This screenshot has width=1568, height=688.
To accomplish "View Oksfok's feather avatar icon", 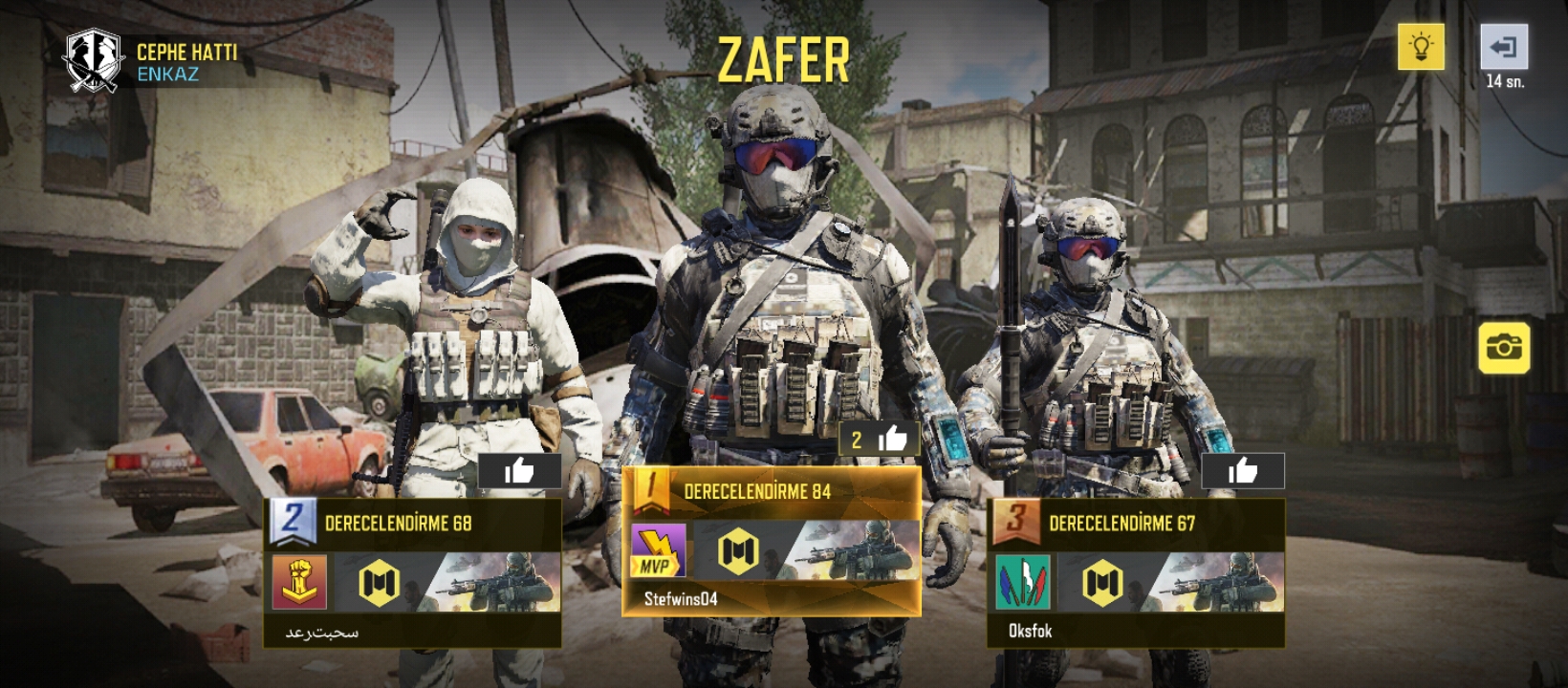I will pyautogui.click(x=1022, y=582).
